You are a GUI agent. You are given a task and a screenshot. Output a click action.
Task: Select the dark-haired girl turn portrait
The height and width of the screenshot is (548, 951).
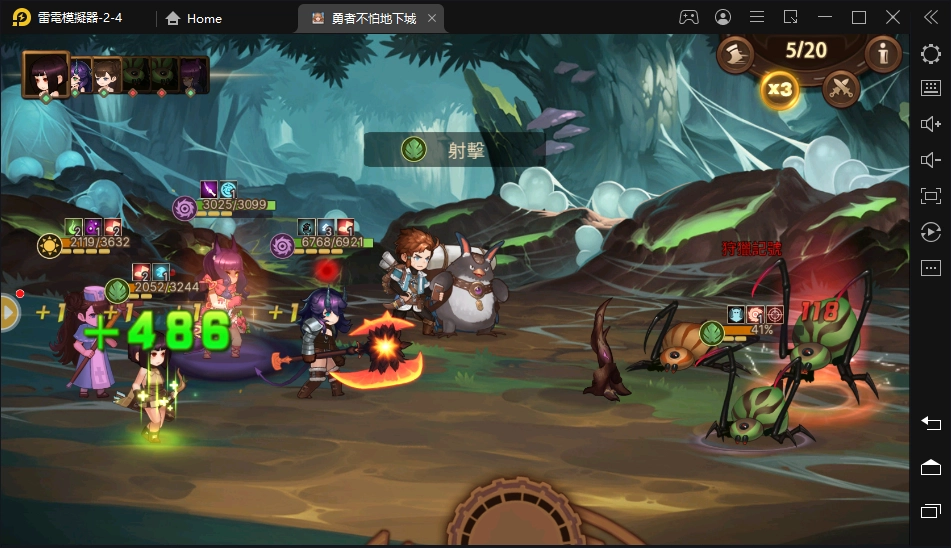(x=46, y=74)
